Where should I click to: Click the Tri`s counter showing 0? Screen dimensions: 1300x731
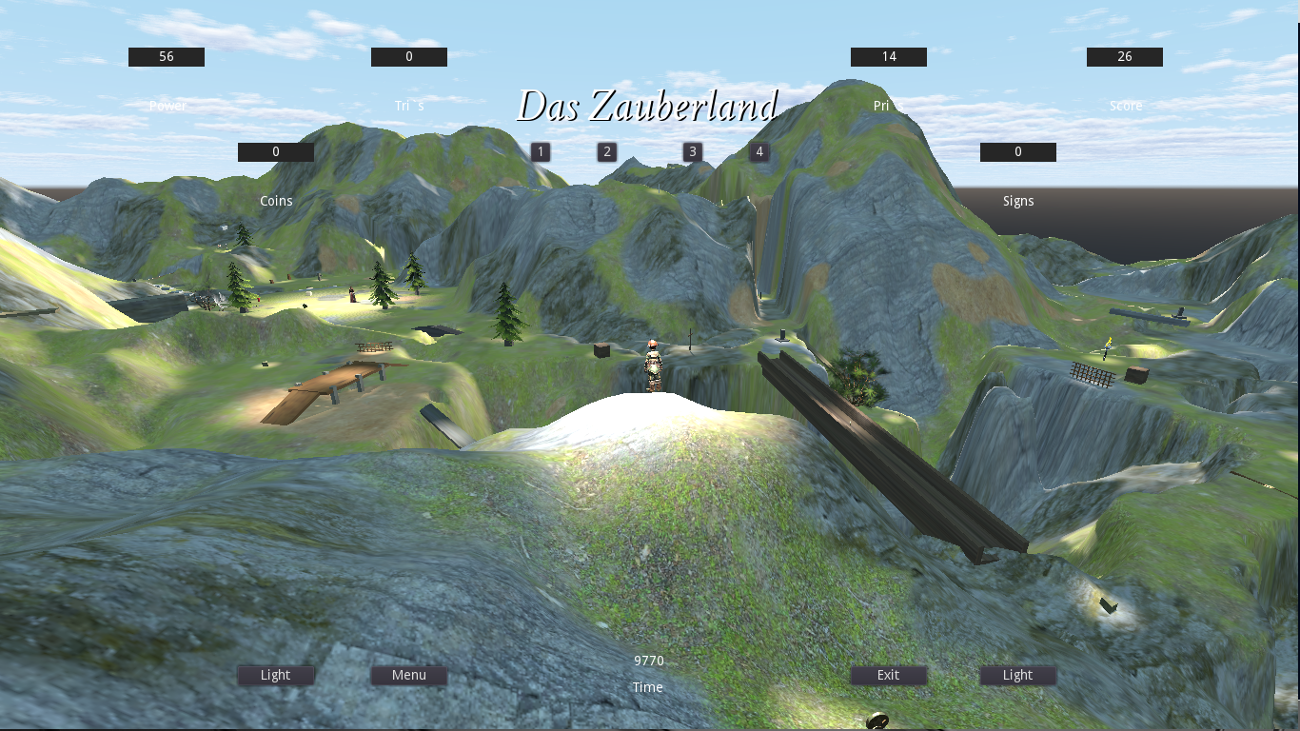pyautogui.click(x=408, y=57)
